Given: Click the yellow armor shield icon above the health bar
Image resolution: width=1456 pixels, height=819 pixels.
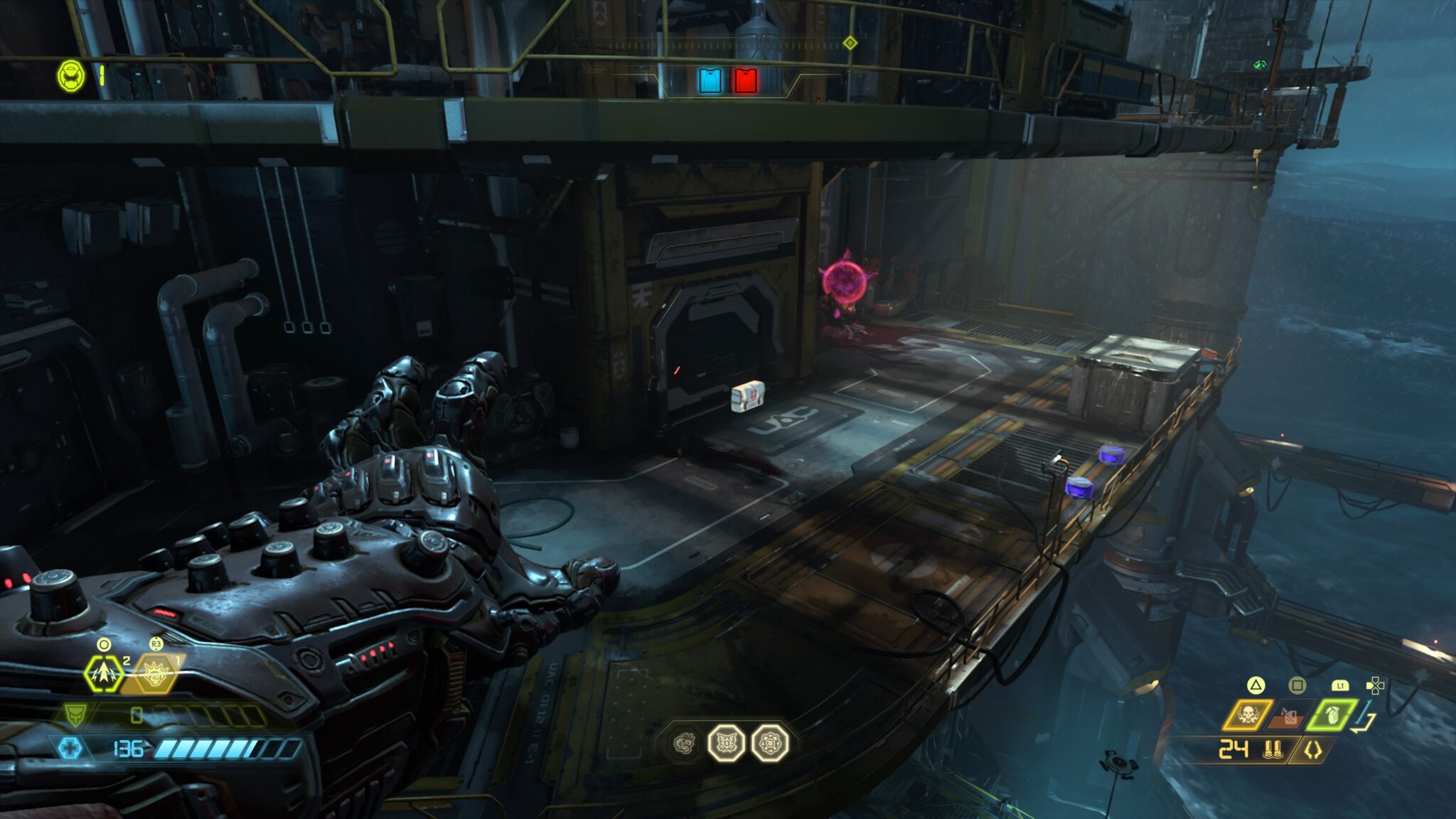Looking at the screenshot, I should 75,716.
